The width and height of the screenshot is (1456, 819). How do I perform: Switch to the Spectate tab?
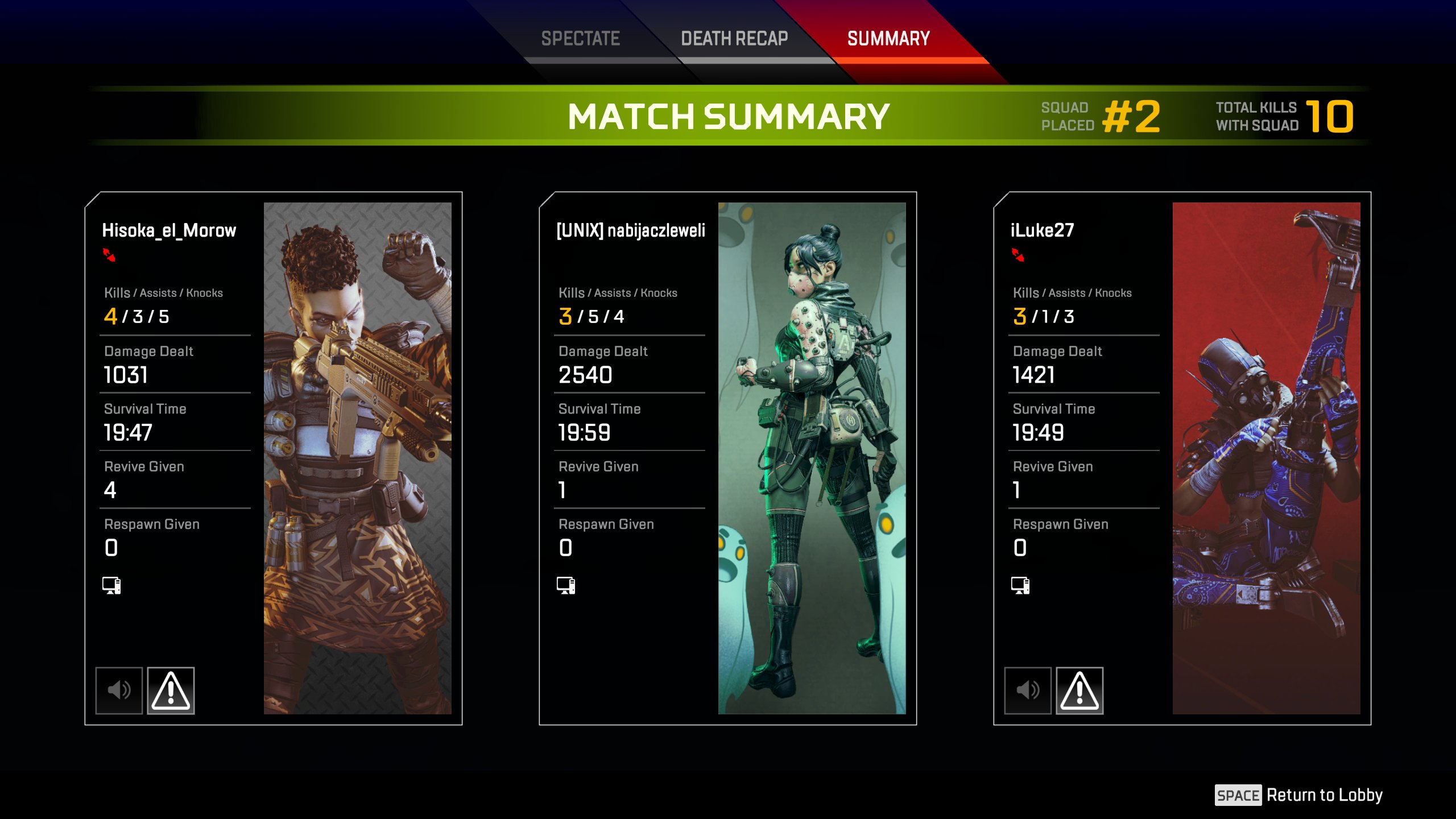[x=580, y=39]
